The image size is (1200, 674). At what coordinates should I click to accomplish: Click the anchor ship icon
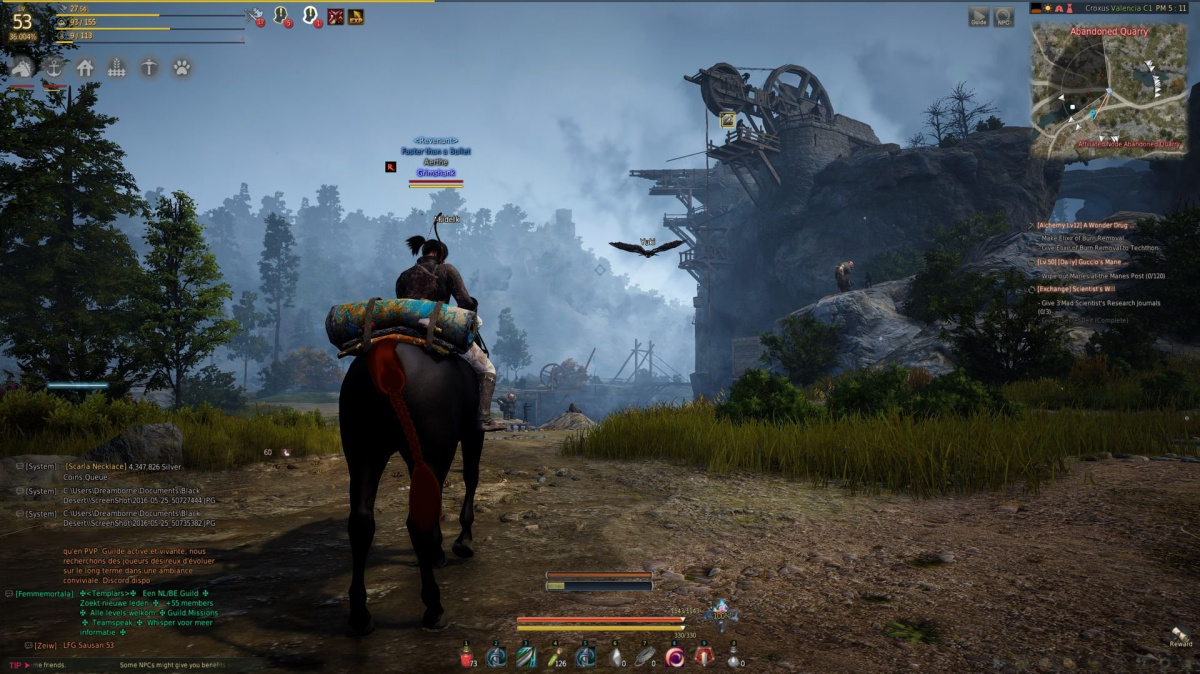pyautogui.click(x=54, y=67)
